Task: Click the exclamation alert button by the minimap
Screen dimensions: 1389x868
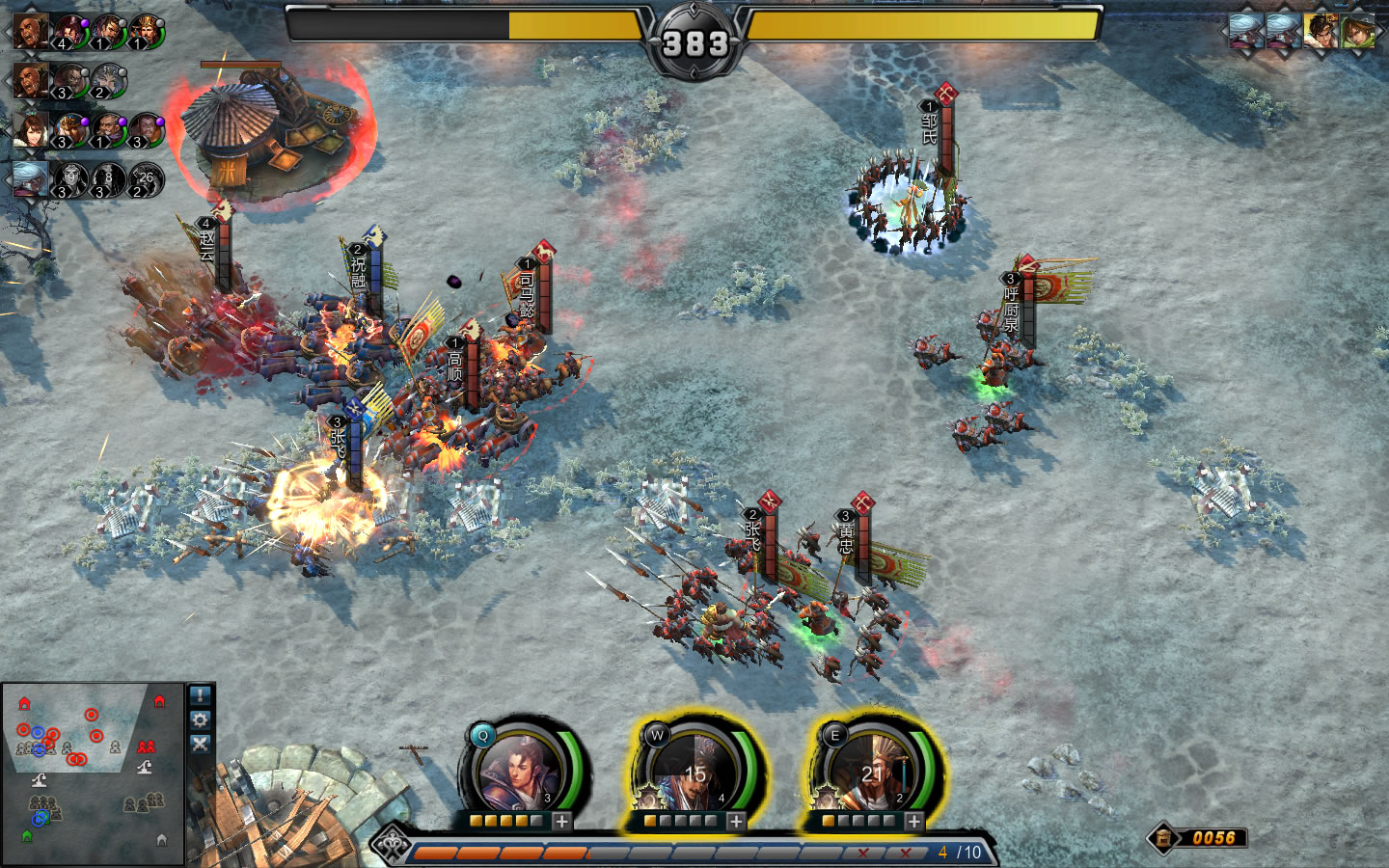Action: [x=200, y=695]
